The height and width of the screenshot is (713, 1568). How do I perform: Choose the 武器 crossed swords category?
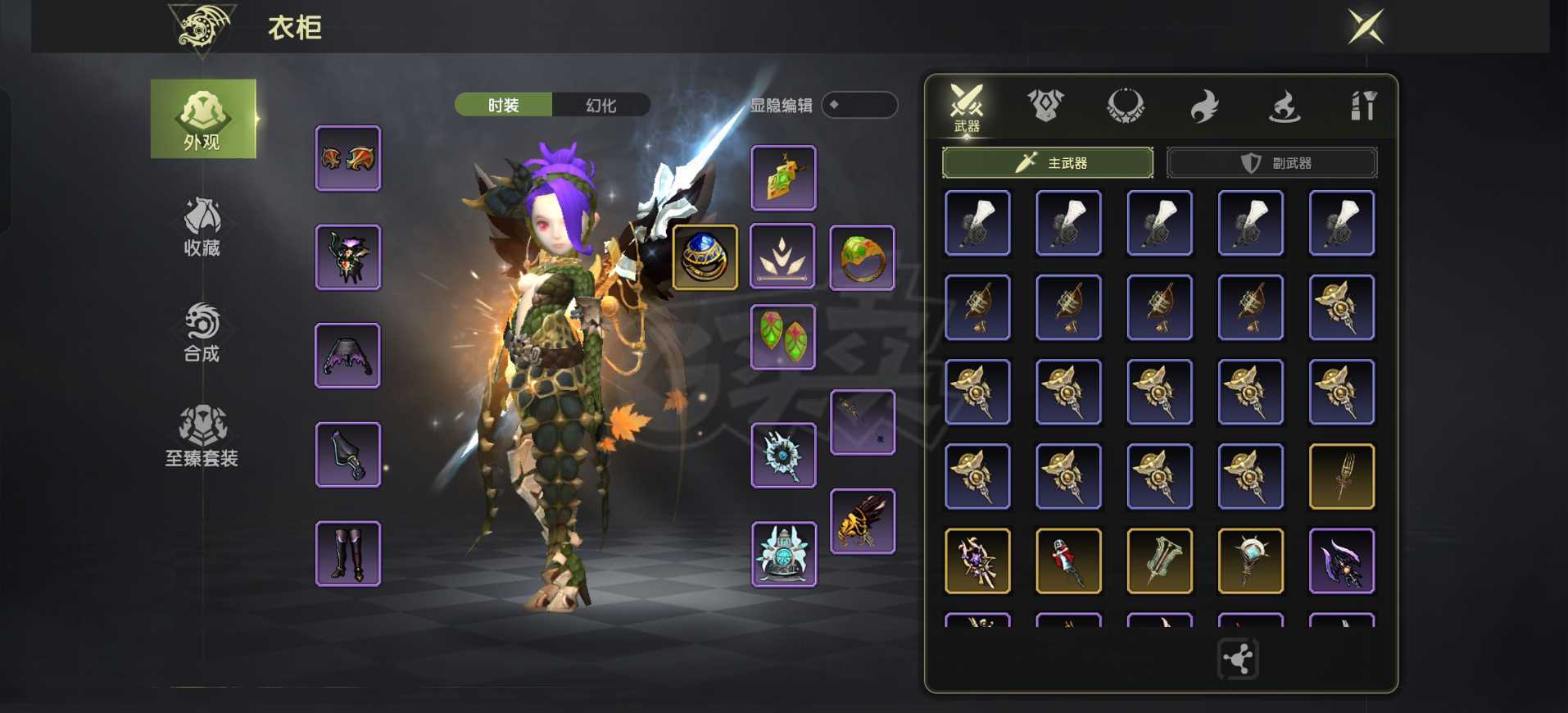click(x=967, y=107)
